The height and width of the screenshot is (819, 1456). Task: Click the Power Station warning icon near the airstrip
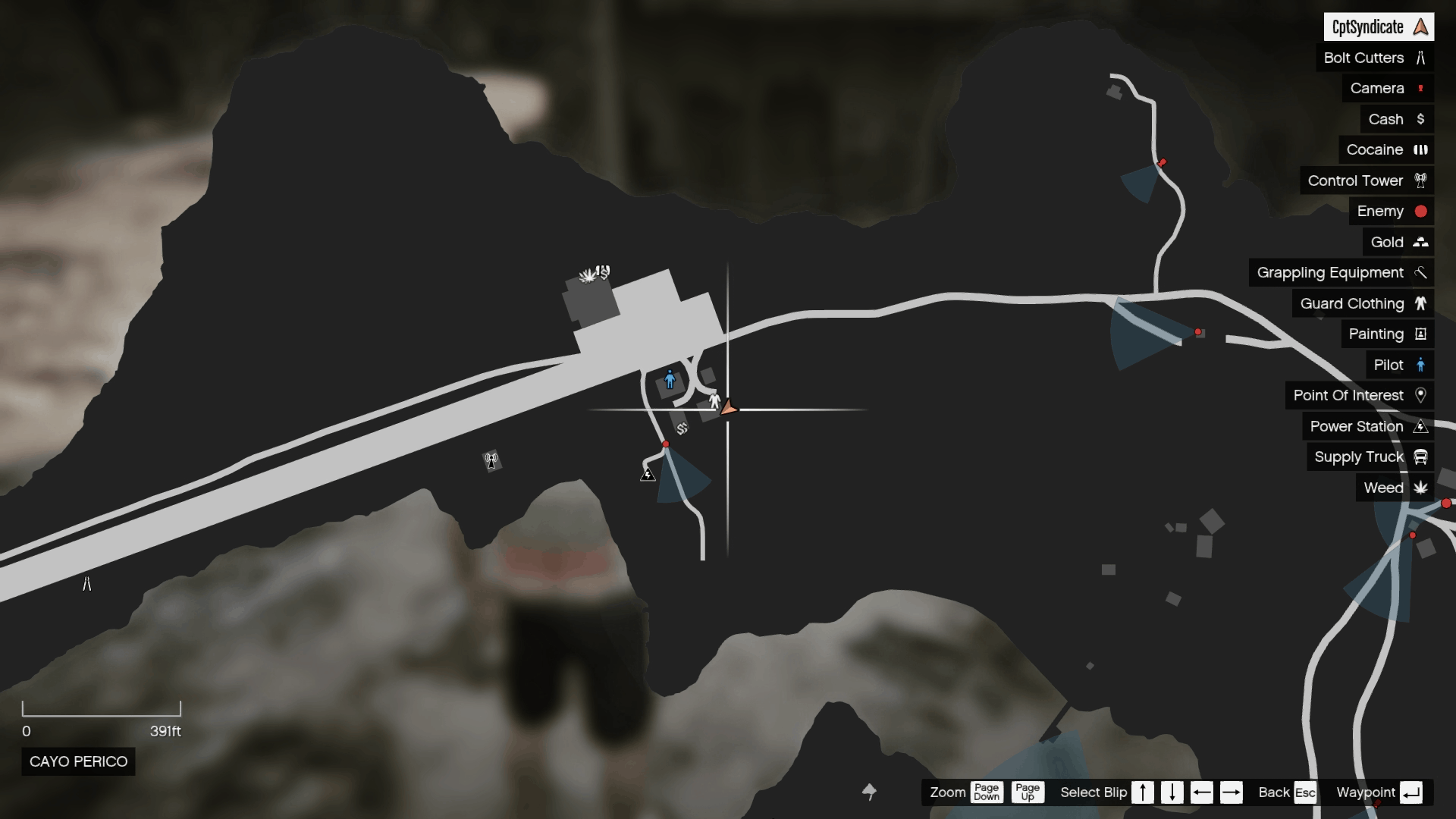[648, 474]
